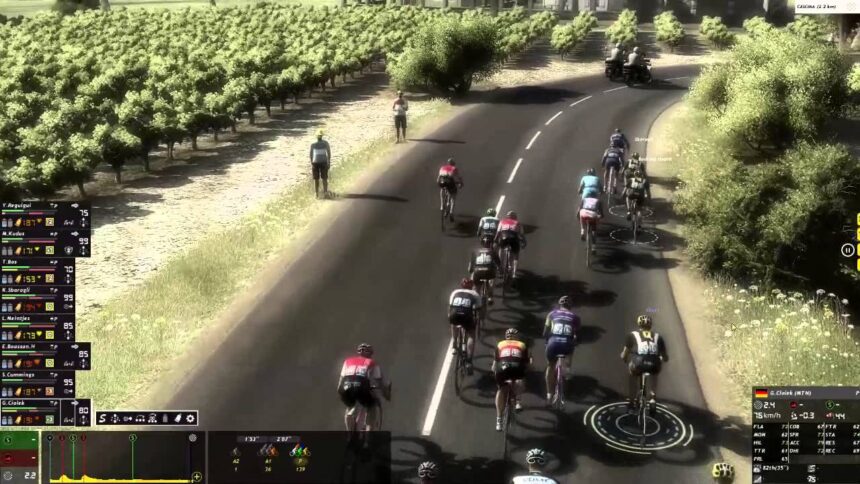The height and width of the screenshot is (484, 860).
Task: Open the gear settings icon in the toolbar
Action: pos(188,418)
